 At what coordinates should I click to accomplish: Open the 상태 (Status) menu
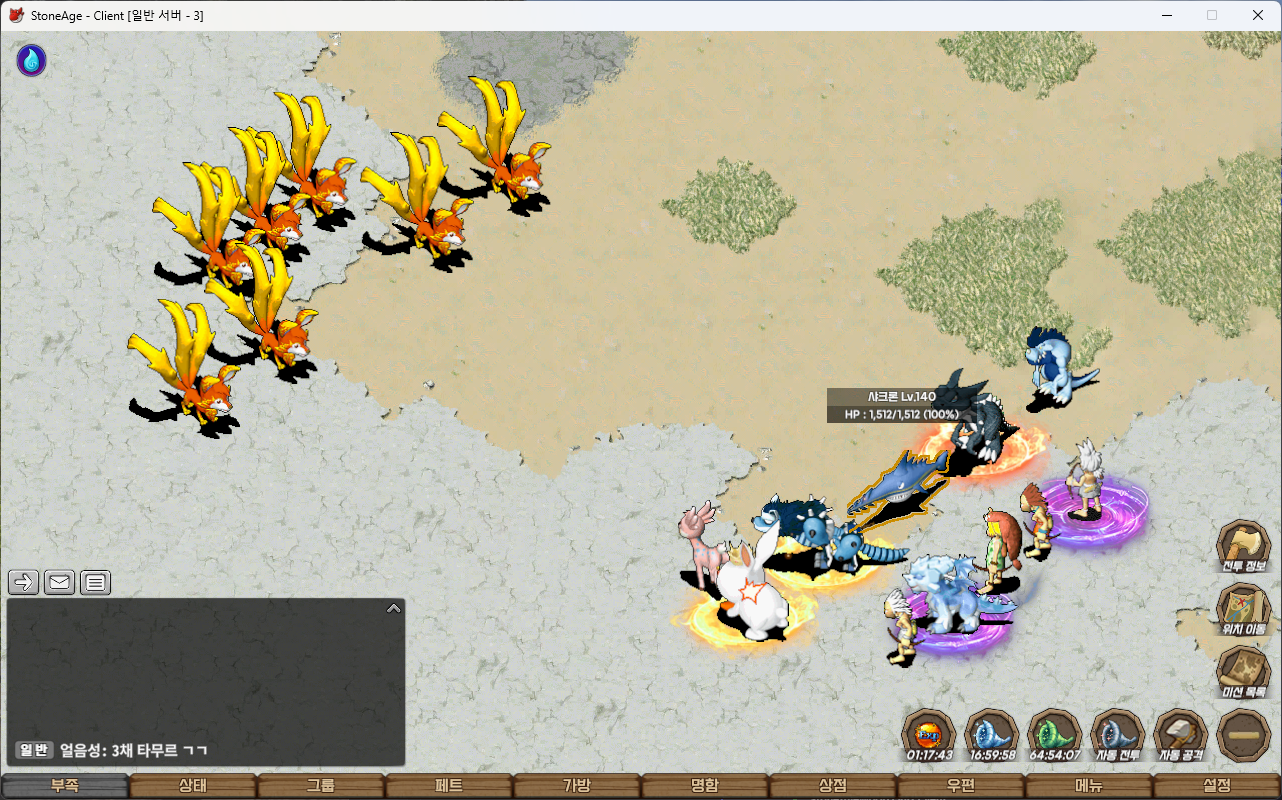click(x=193, y=786)
